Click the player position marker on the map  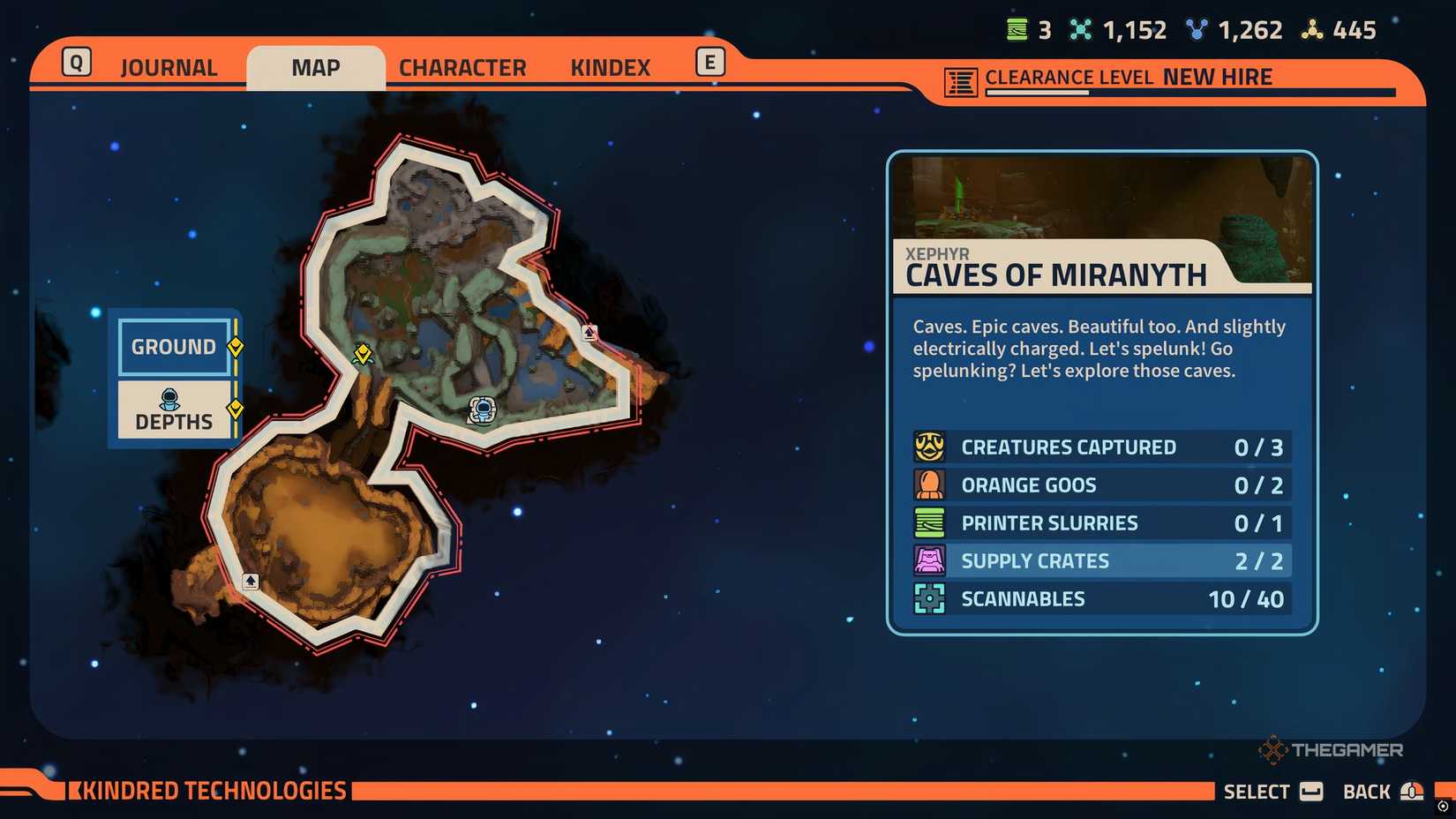coord(481,409)
